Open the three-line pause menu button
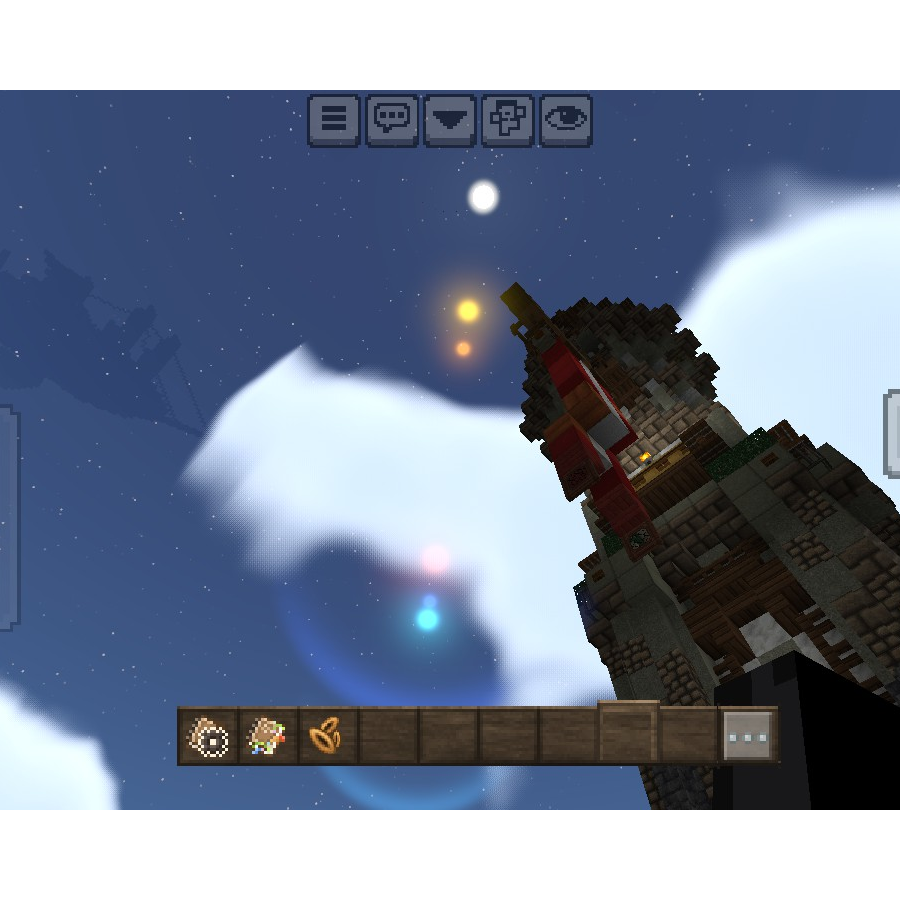 (334, 121)
